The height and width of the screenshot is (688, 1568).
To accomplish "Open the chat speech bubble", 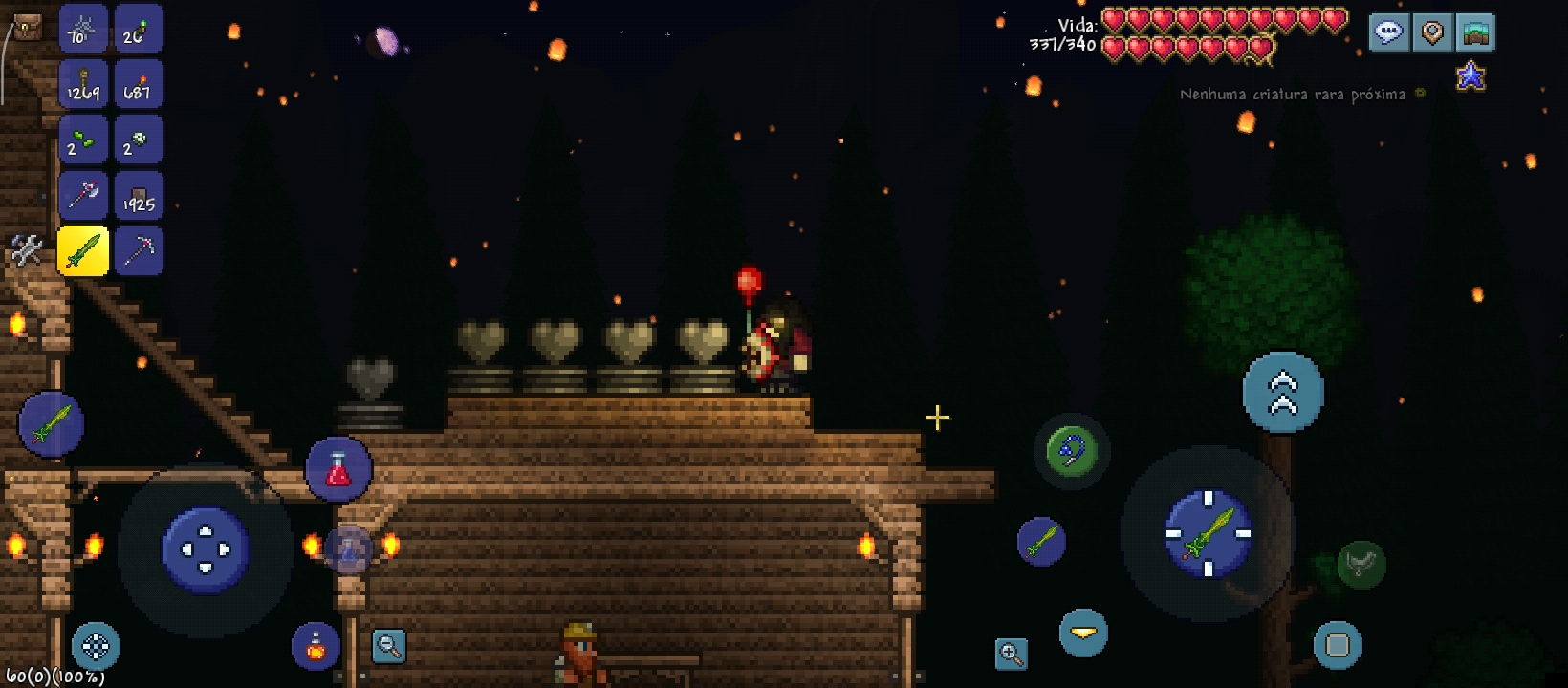I will point(1388,32).
